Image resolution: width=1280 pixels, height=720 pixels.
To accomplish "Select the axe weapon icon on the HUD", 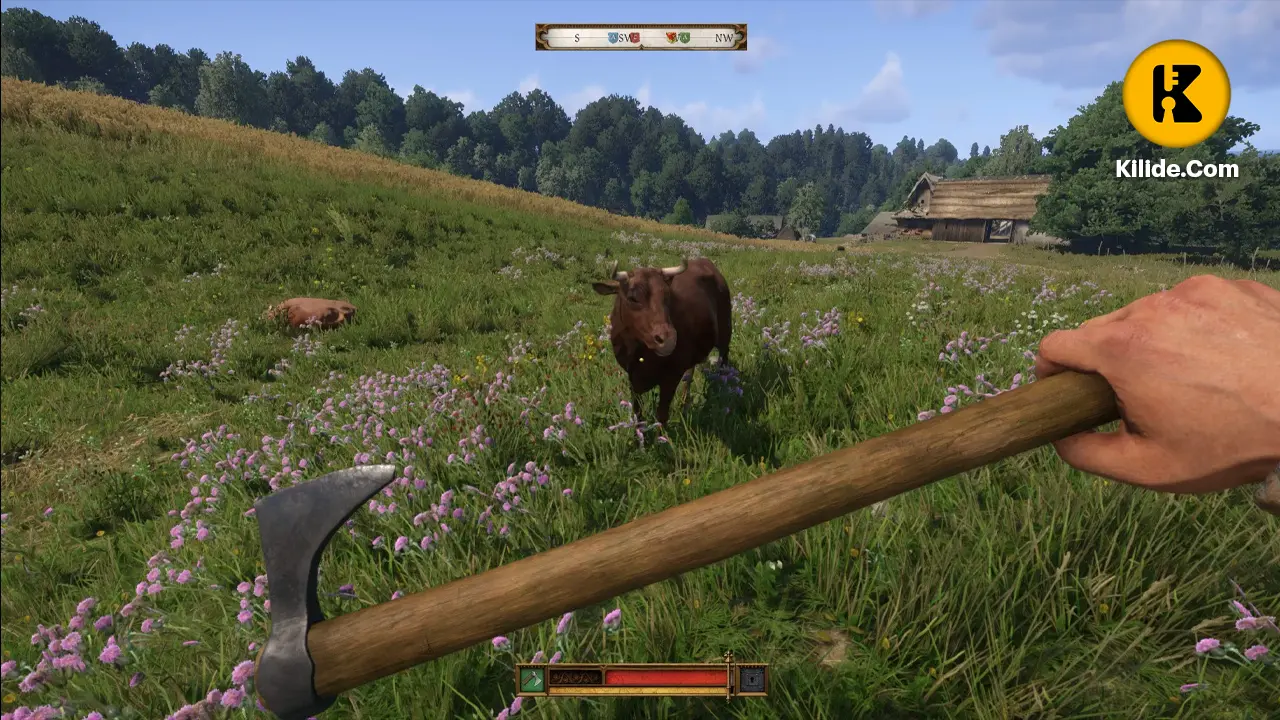I will (531, 678).
